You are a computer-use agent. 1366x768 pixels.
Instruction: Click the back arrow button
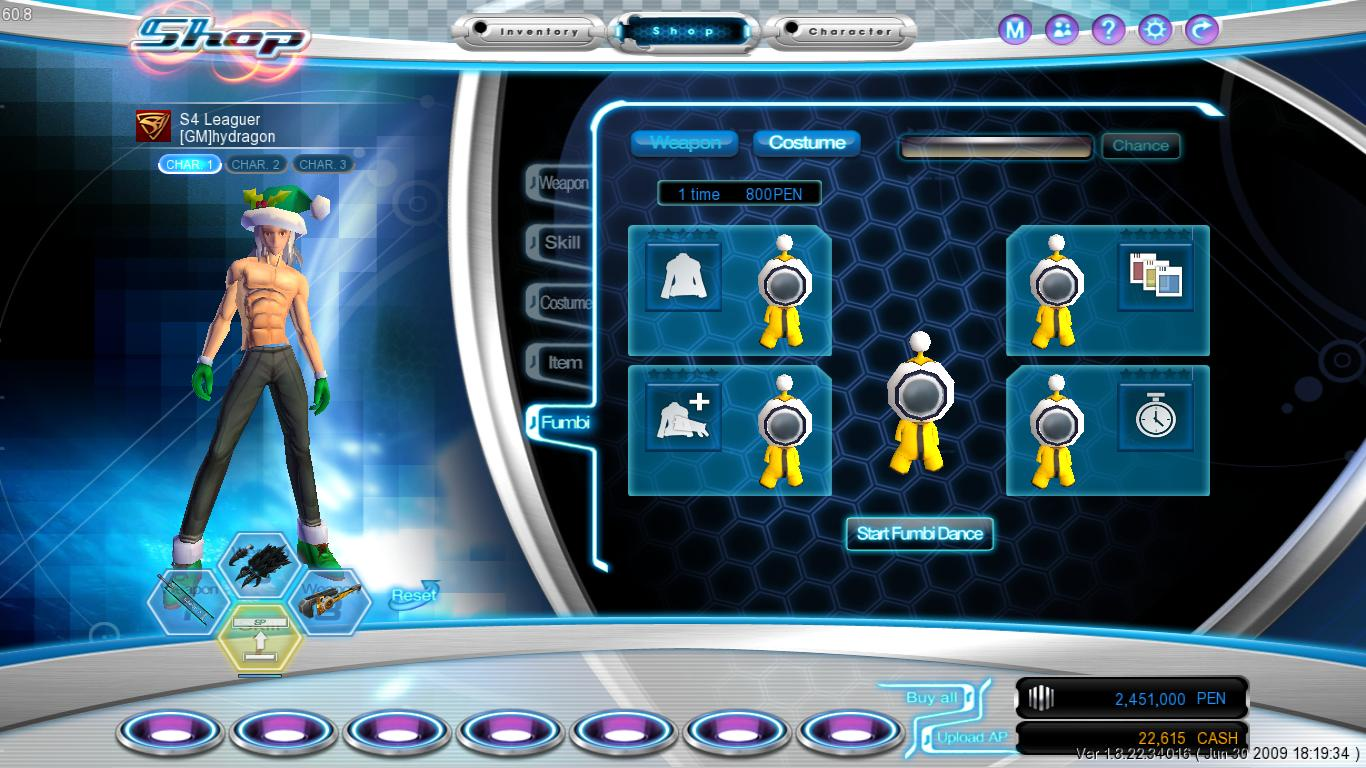[1201, 30]
